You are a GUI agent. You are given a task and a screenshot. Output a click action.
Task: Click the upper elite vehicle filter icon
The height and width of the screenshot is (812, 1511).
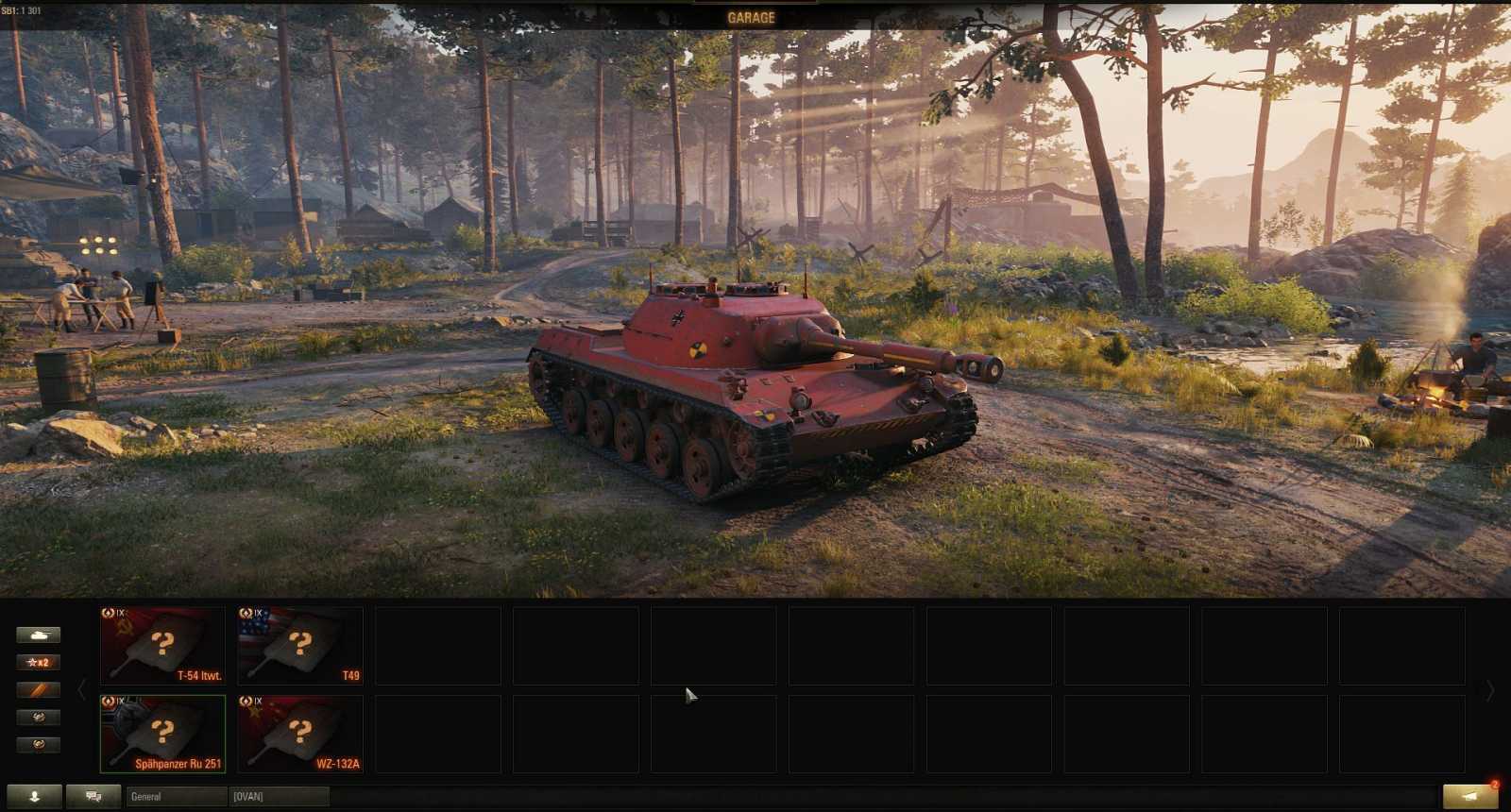coord(40,719)
